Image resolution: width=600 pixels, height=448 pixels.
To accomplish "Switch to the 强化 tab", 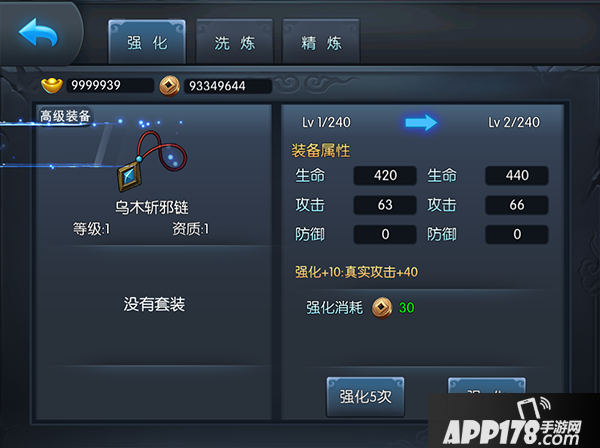I will pos(146,43).
